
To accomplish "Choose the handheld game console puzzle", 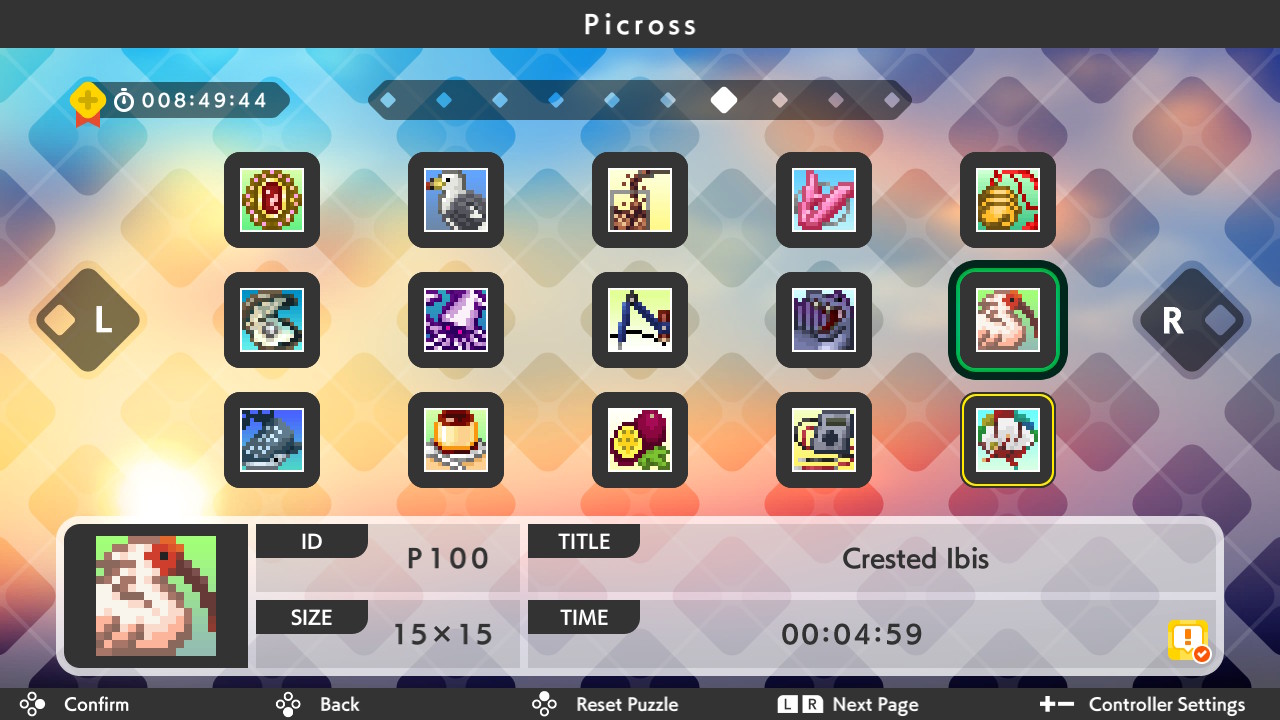I will pos(824,440).
